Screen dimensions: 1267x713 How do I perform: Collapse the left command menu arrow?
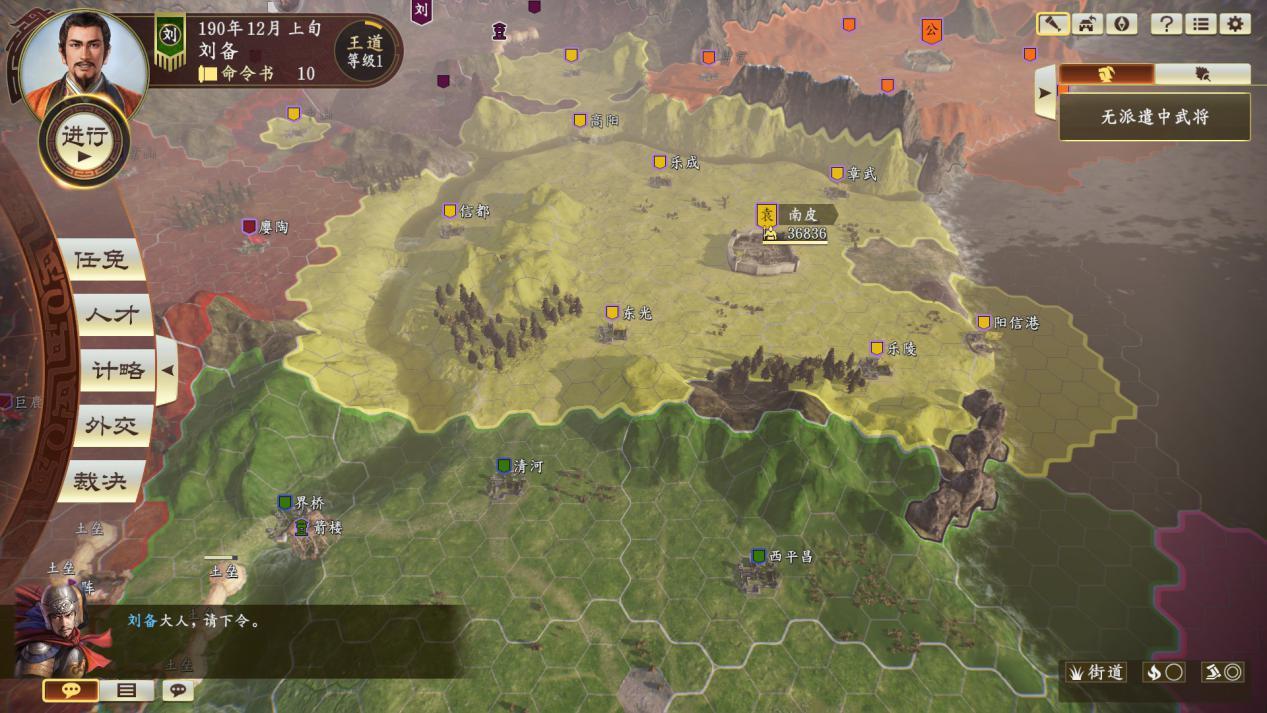(168, 370)
